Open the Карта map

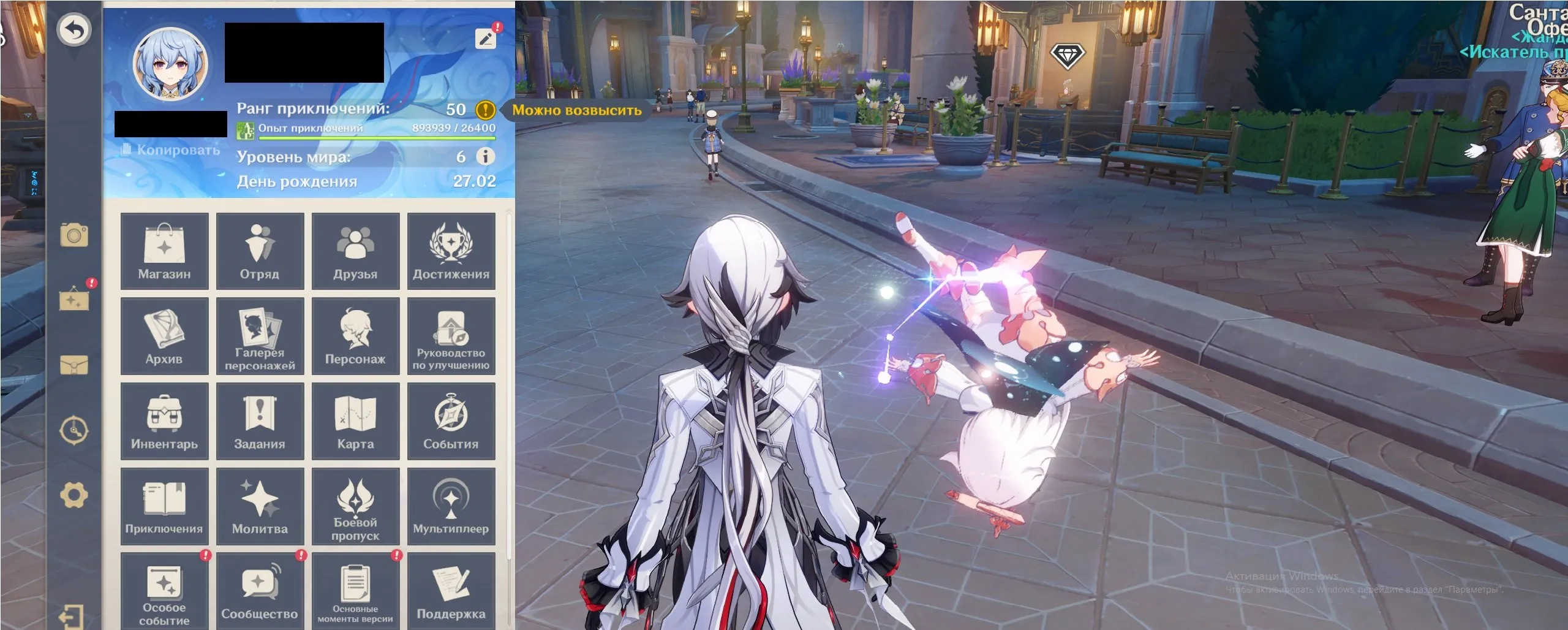click(355, 422)
